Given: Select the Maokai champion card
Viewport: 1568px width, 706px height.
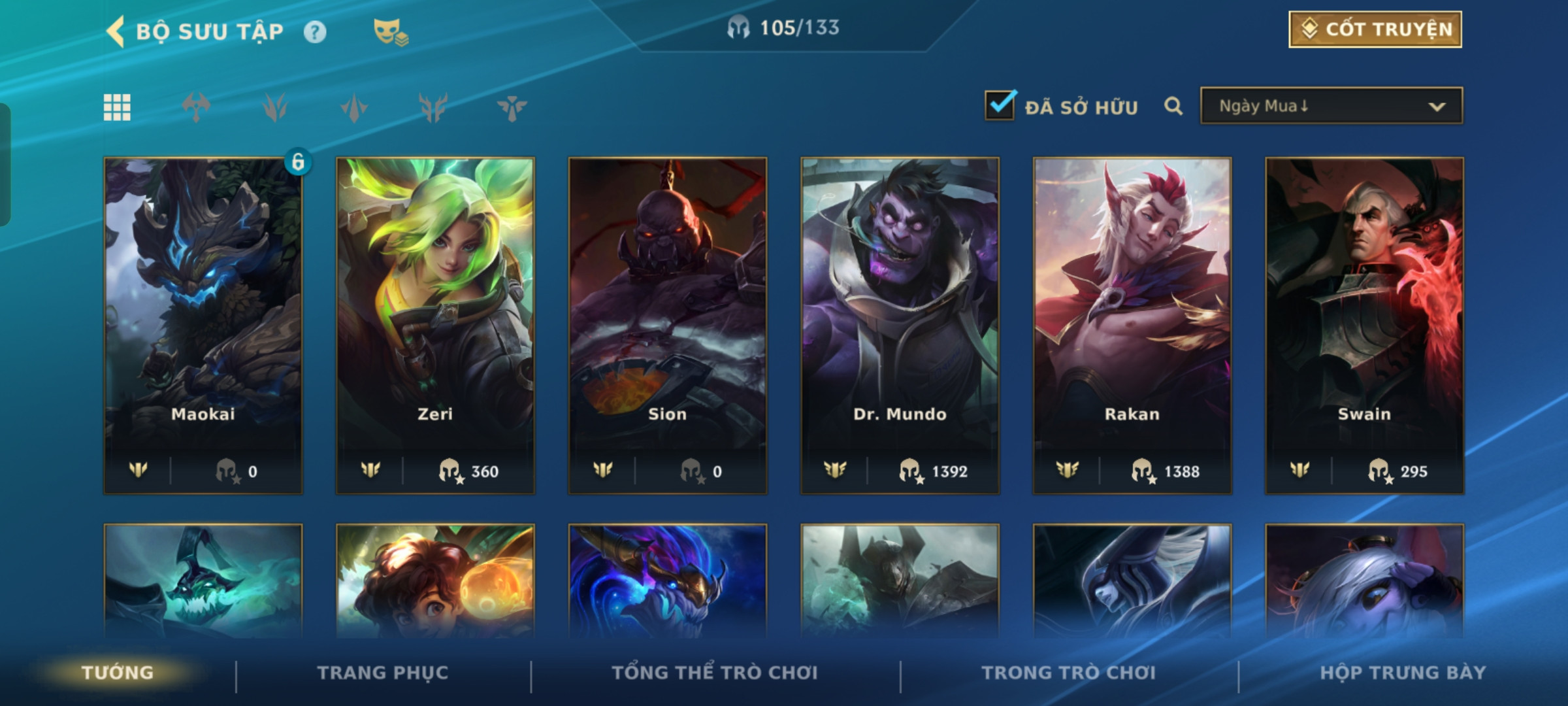Looking at the screenshot, I should pyautogui.click(x=203, y=325).
